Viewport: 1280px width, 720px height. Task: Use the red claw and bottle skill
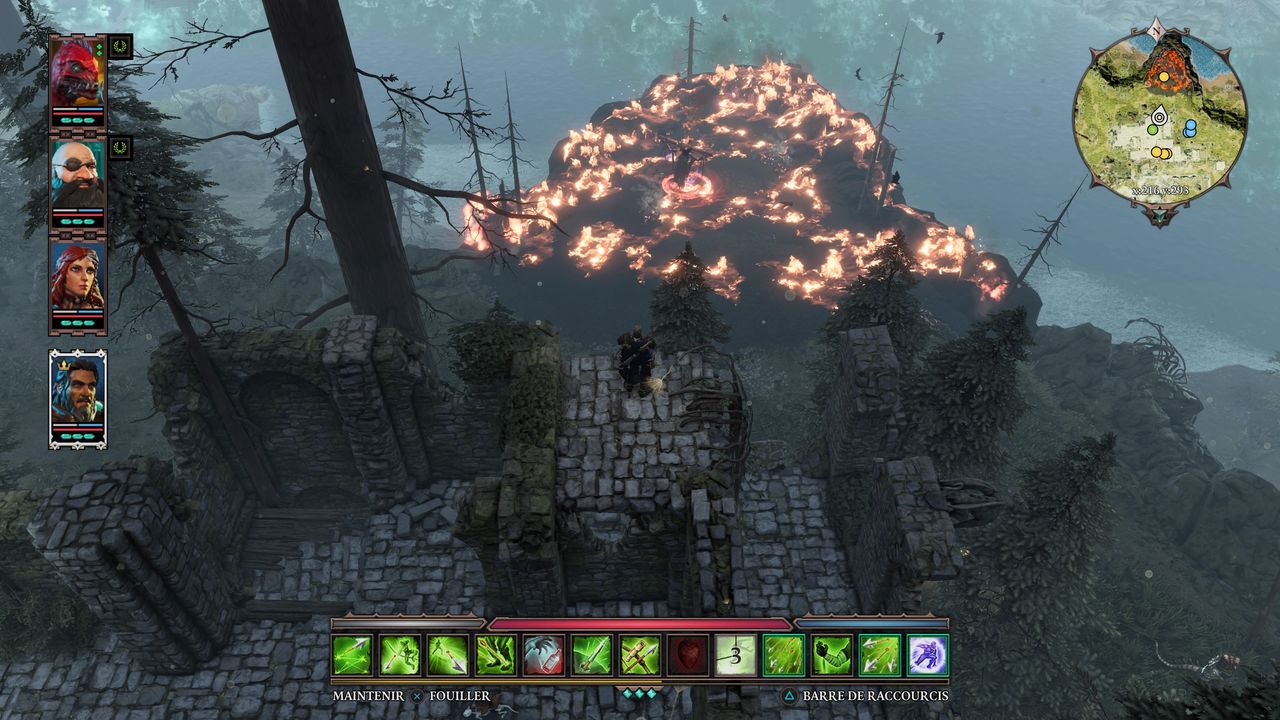click(544, 655)
